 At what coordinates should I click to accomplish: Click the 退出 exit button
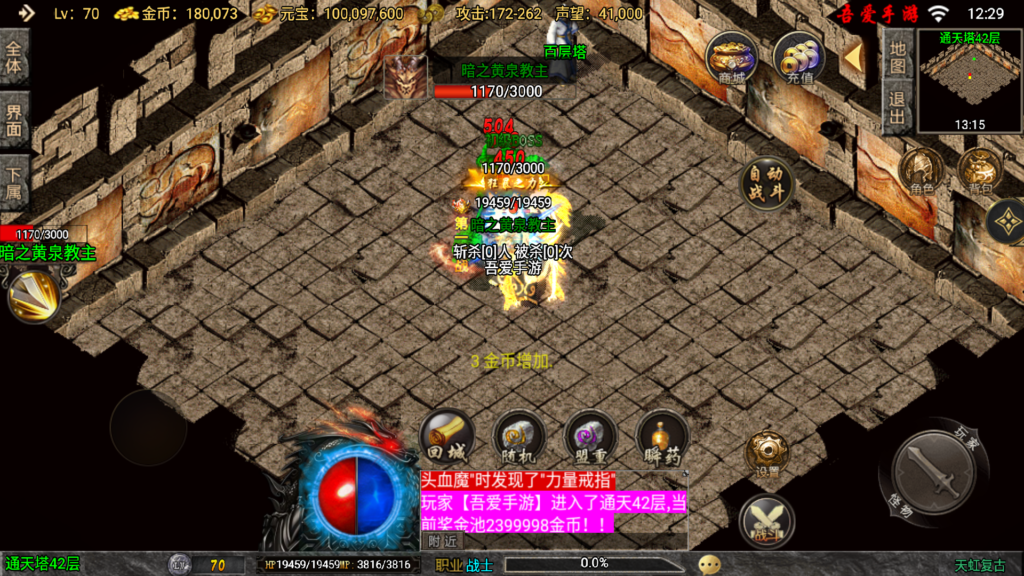(x=897, y=108)
